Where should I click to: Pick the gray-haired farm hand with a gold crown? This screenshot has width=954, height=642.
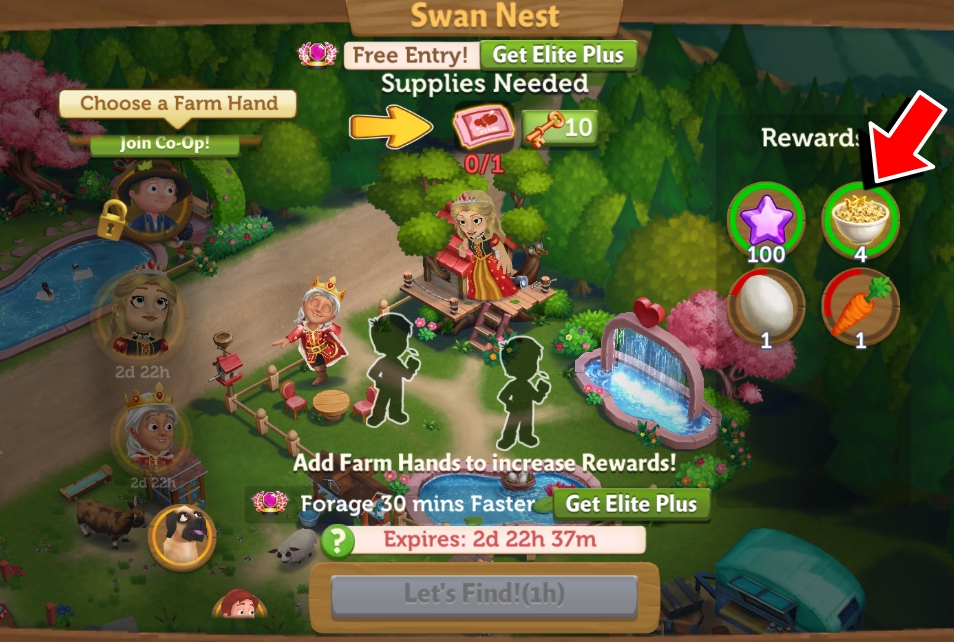click(x=151, y=432)
